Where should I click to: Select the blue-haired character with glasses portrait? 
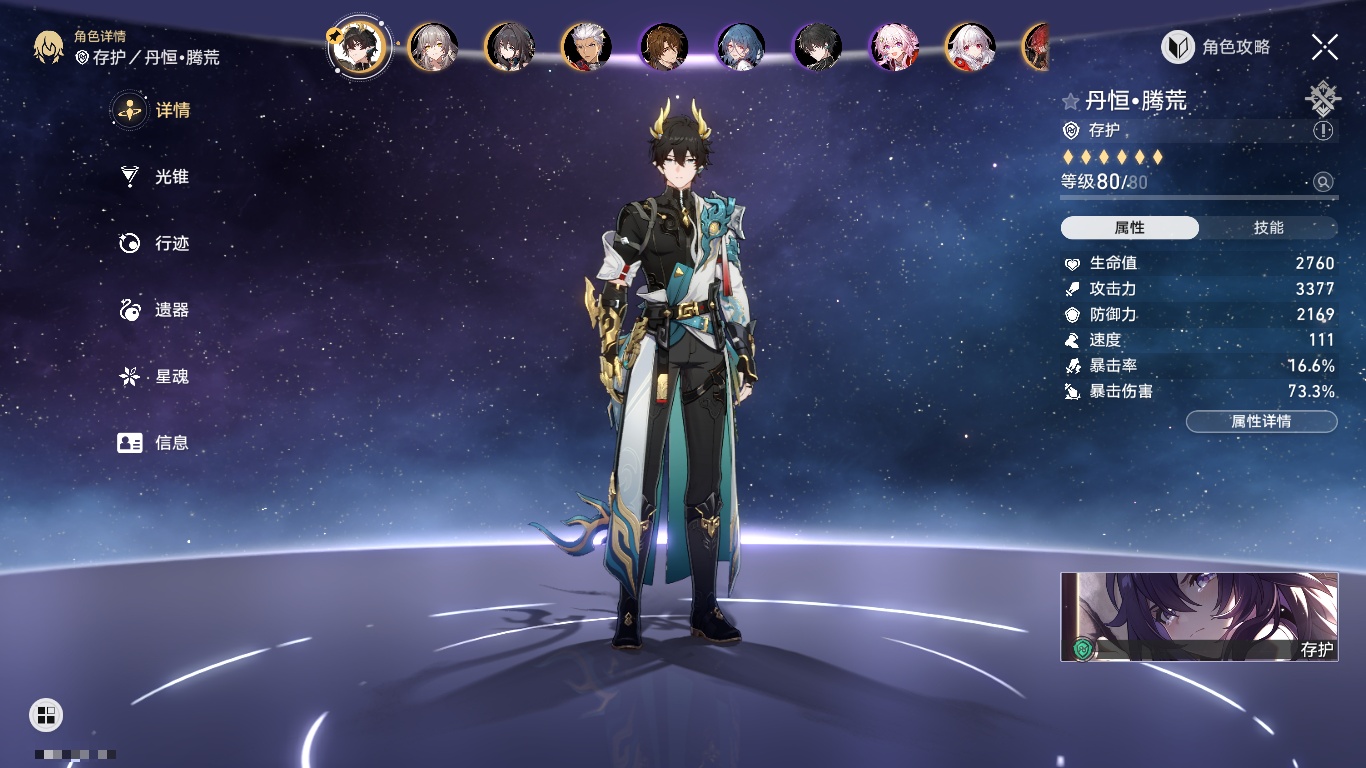pyautogui.click(x=741, y=47)
